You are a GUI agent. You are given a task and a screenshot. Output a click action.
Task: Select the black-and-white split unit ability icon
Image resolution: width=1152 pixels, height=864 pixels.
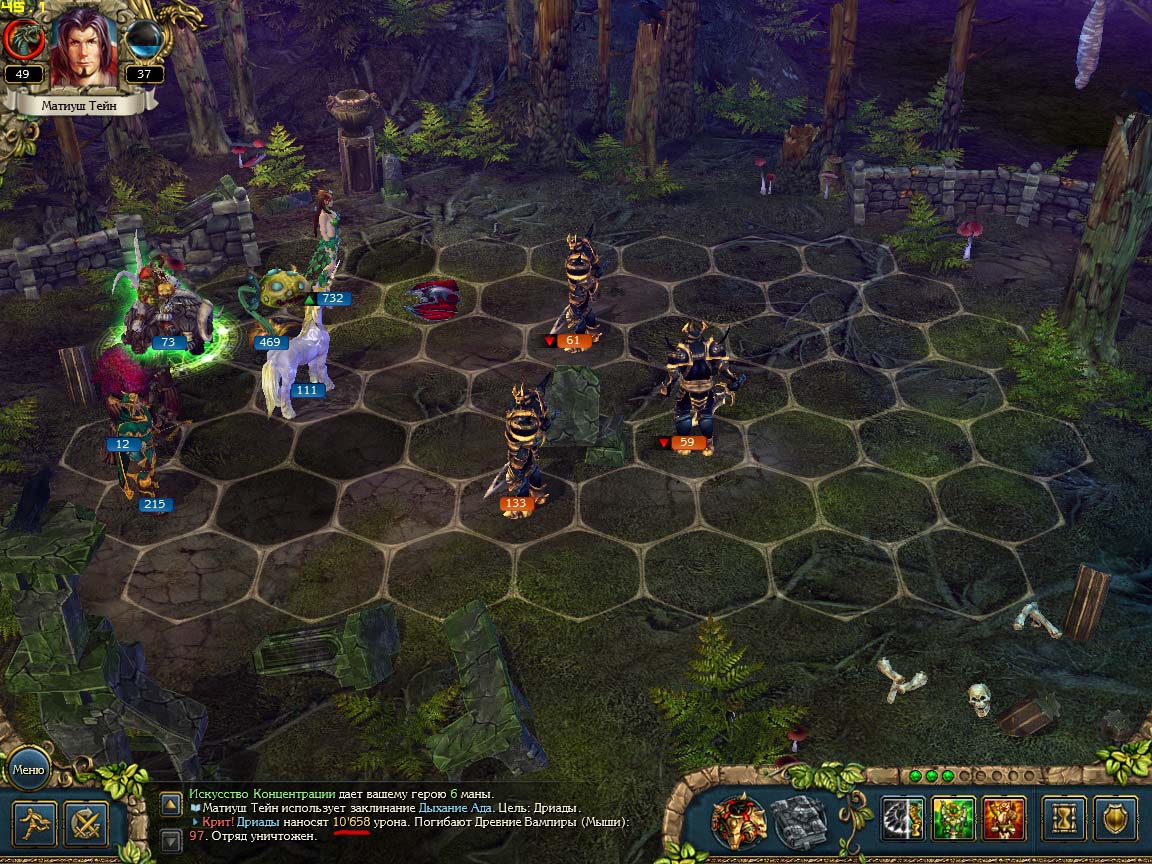[x=903, y=819]
